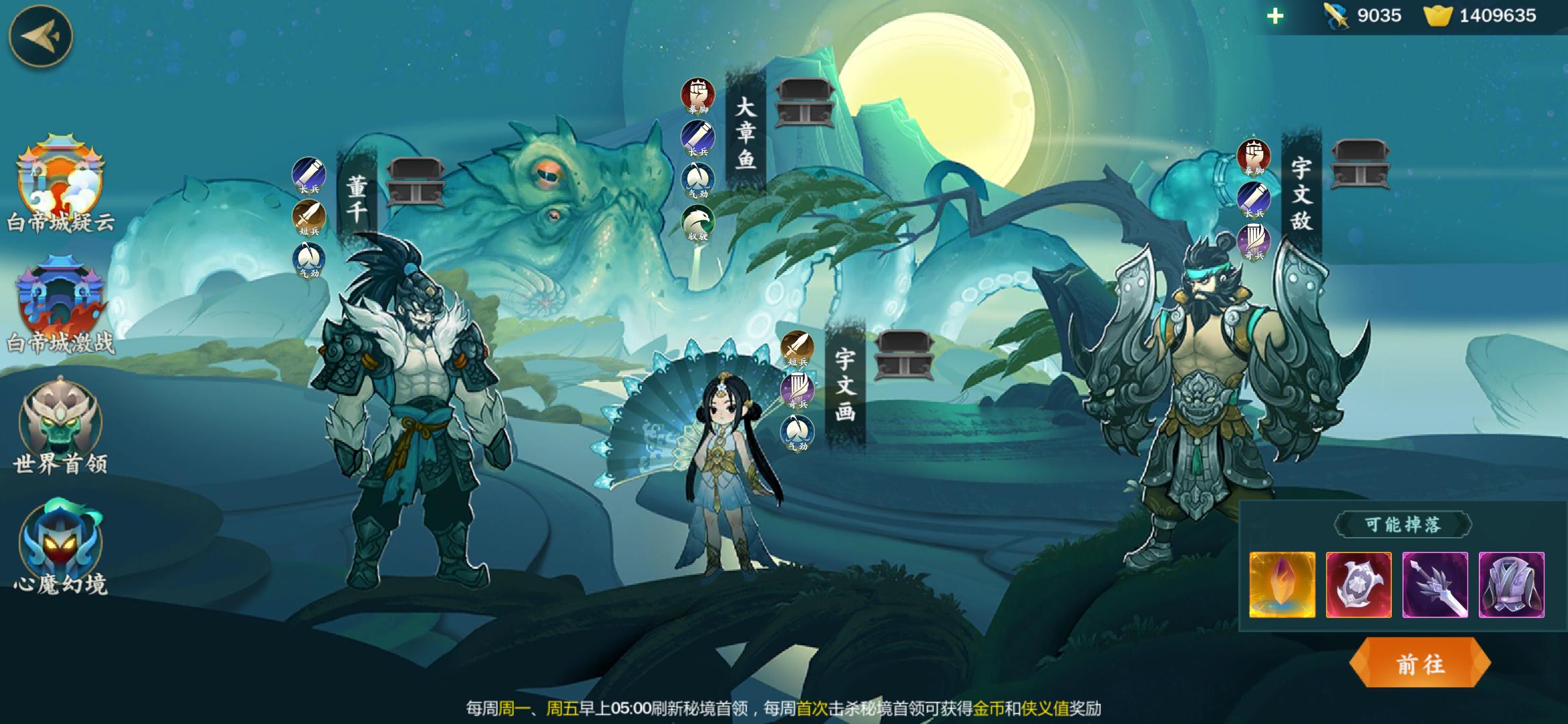Tap the 驭兽 attribute icon under 大章鱼
This screenshot has height=724, width=1568.
coord(698,223)
